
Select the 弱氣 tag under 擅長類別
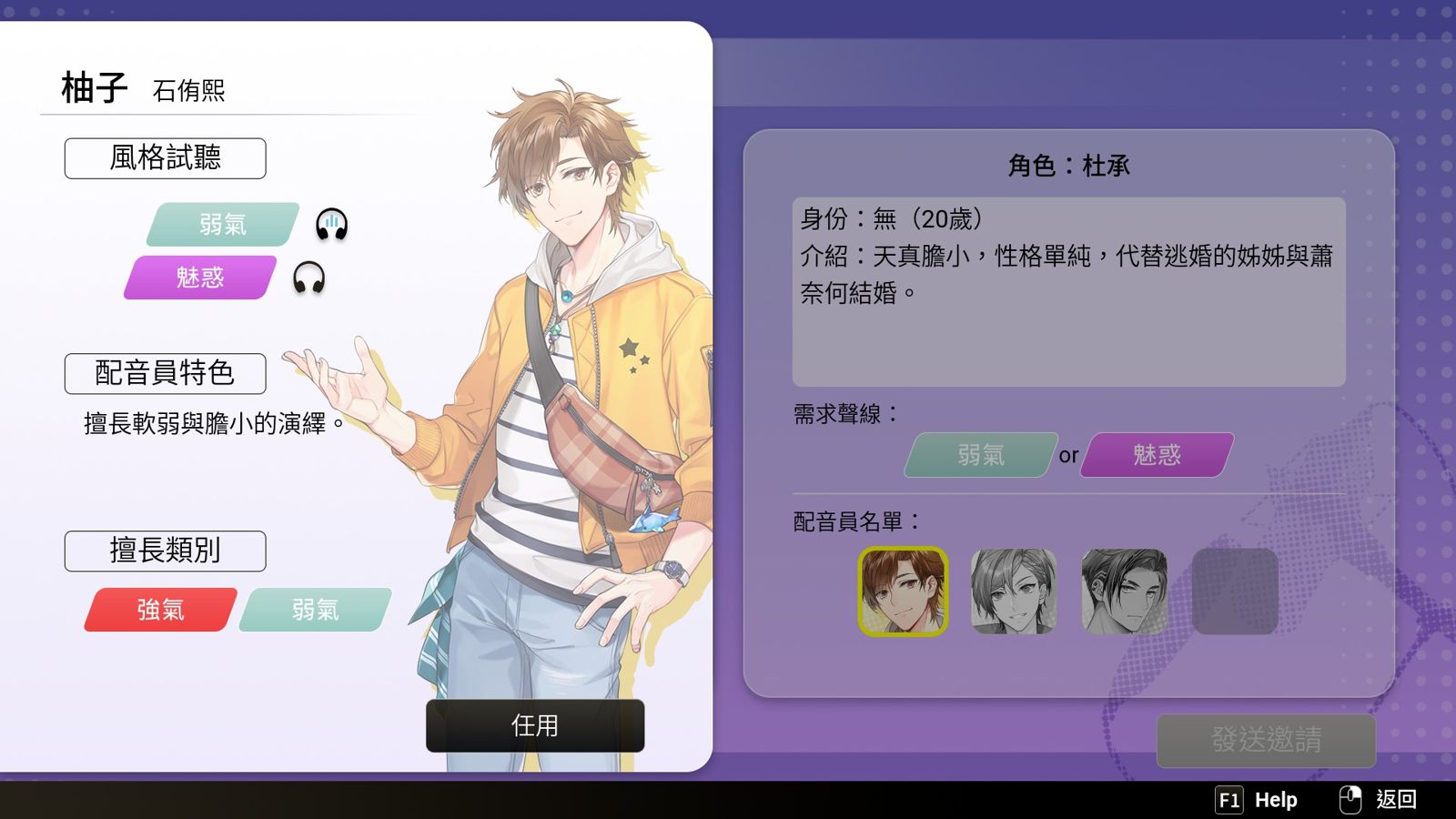click(315, 610)
